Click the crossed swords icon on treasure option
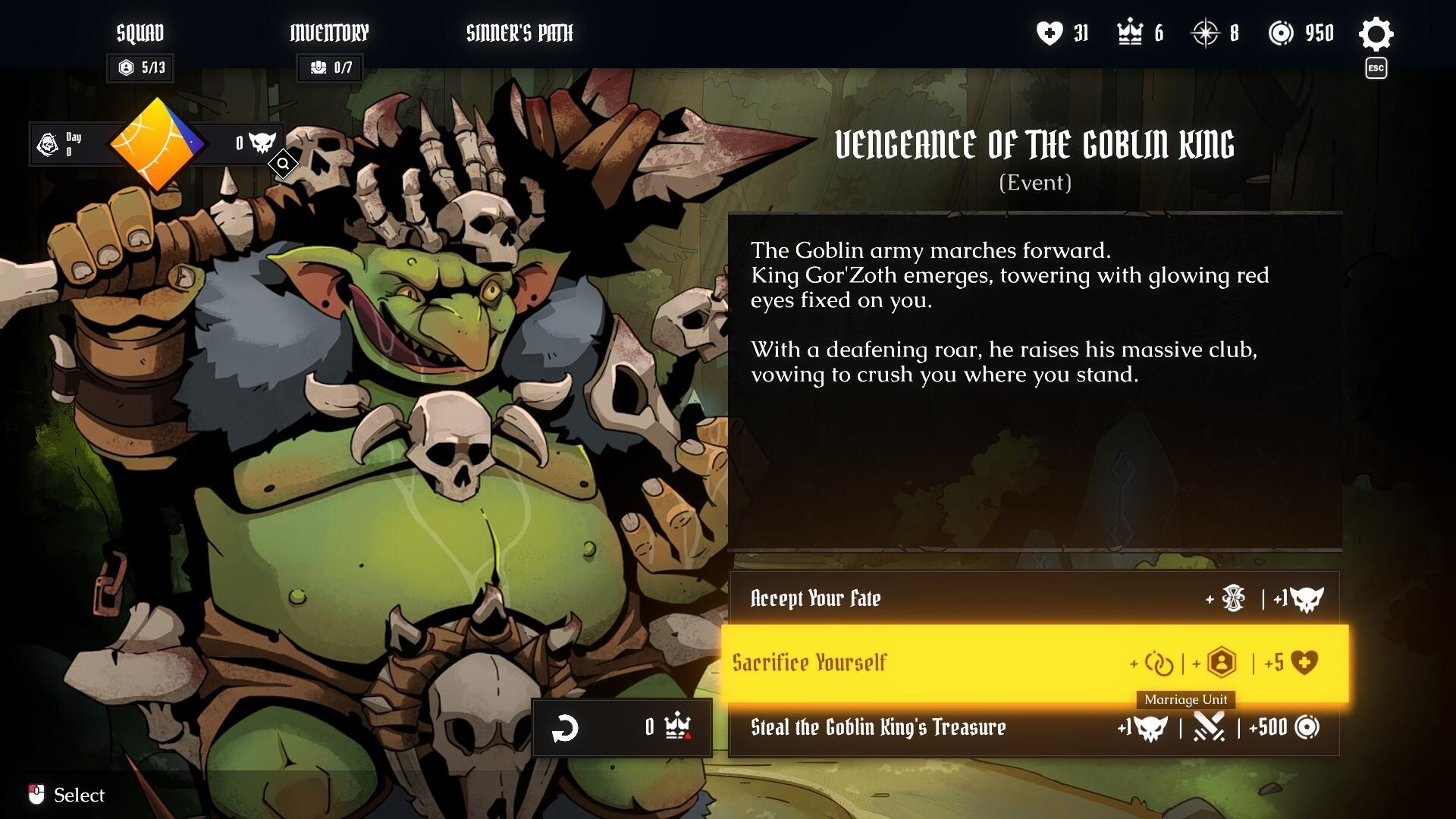 click(1211, 728)
